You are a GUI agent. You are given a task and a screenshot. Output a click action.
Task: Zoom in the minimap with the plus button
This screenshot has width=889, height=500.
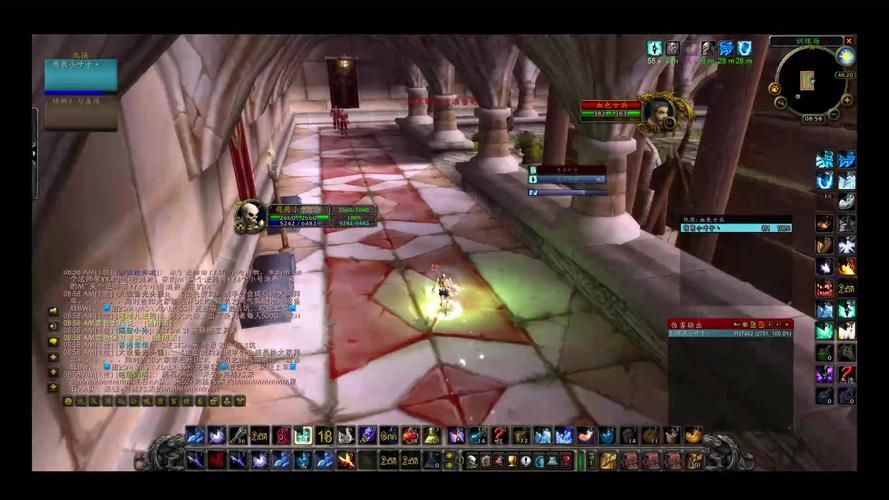[847, 100]
